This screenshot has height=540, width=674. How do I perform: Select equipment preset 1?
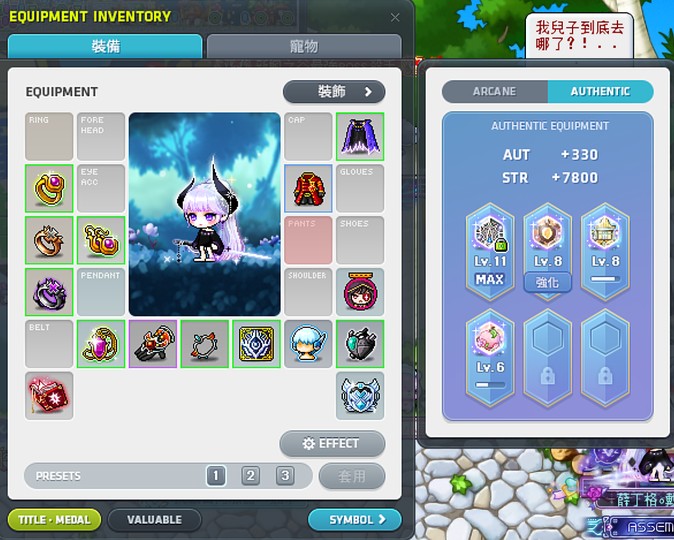tap(216, 476)
